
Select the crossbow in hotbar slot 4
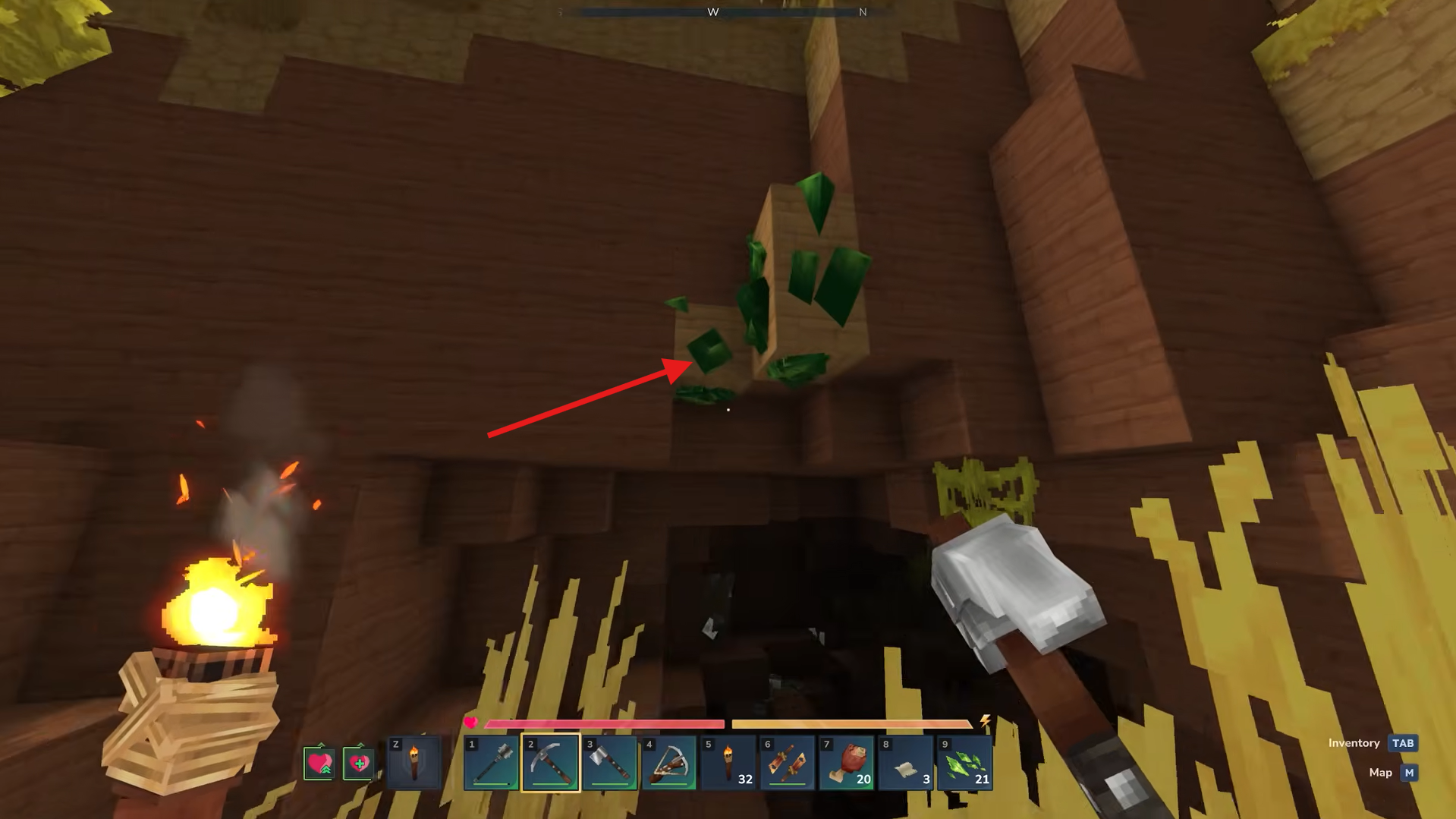668,763
